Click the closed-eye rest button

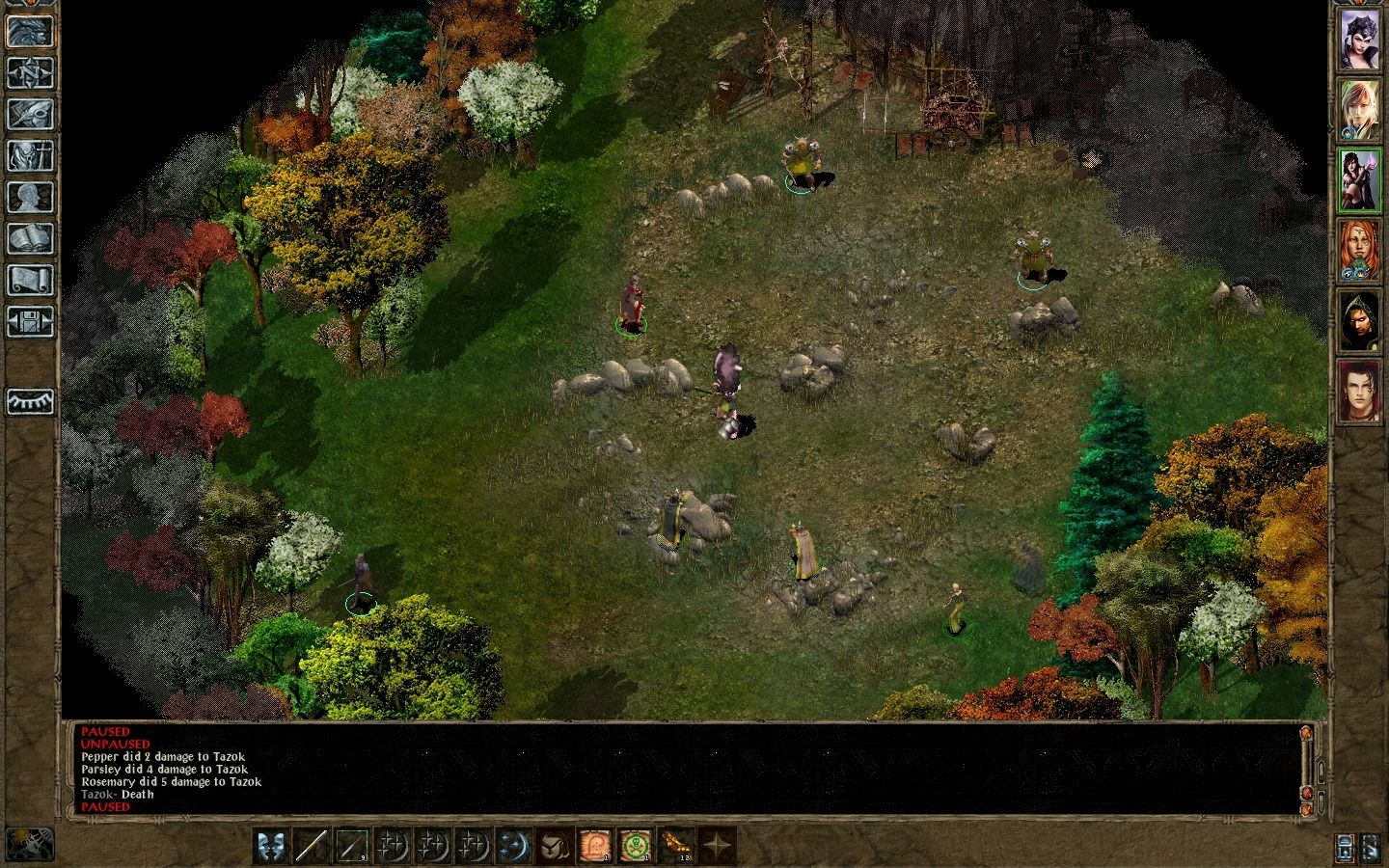[x=30, y=401]
